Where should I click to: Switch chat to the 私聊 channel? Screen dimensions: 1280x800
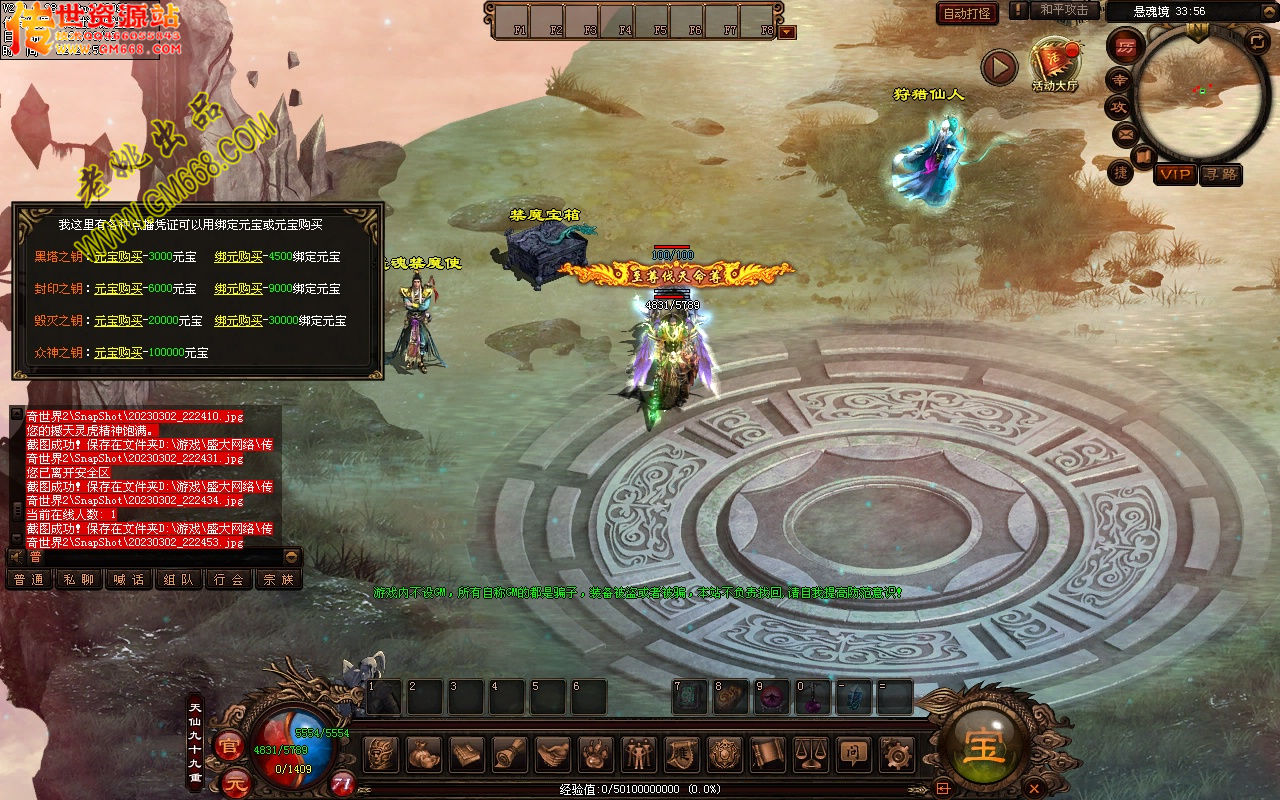coord(79,579)
